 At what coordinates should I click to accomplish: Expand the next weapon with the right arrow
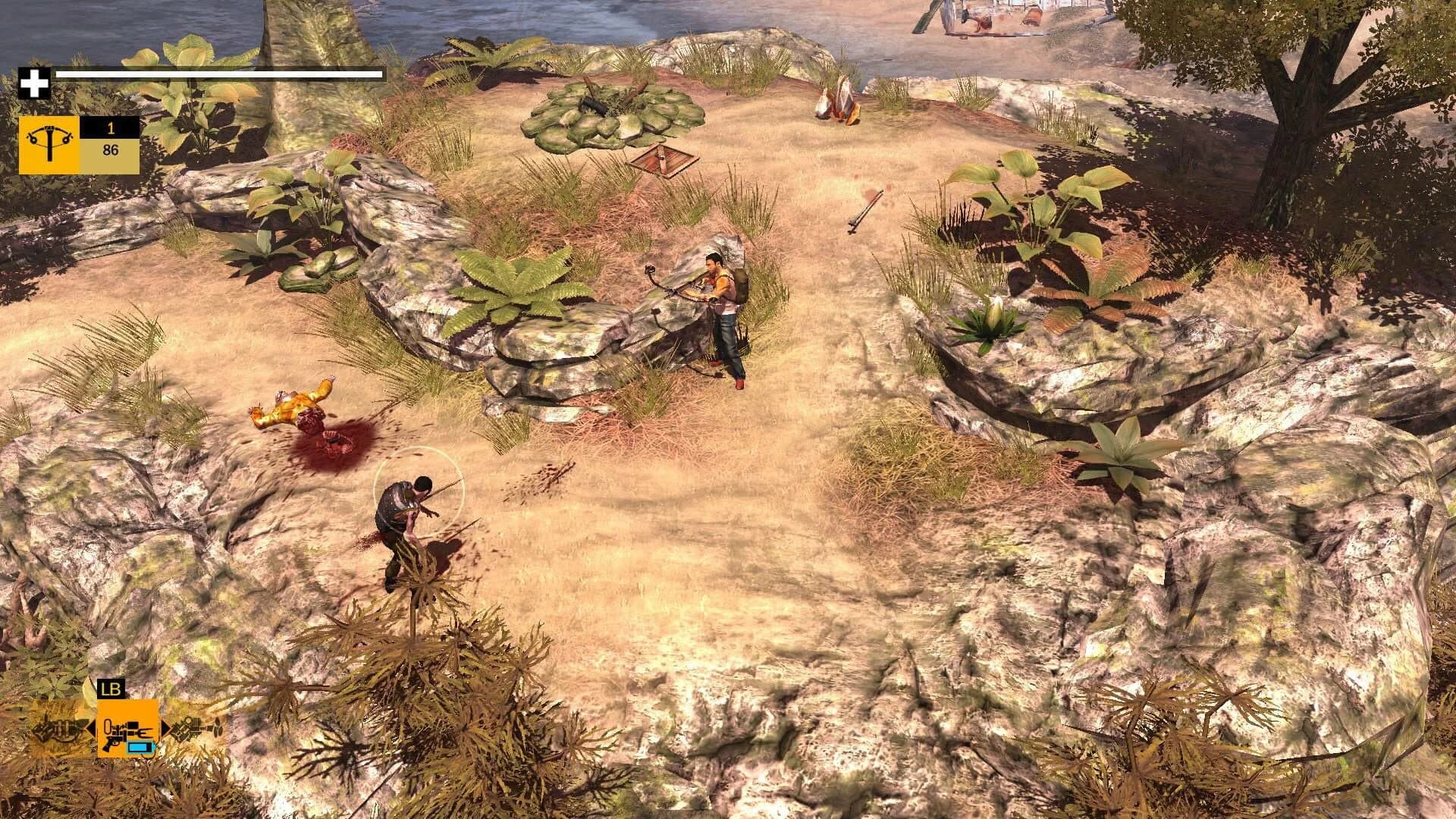tap(165, 730)
